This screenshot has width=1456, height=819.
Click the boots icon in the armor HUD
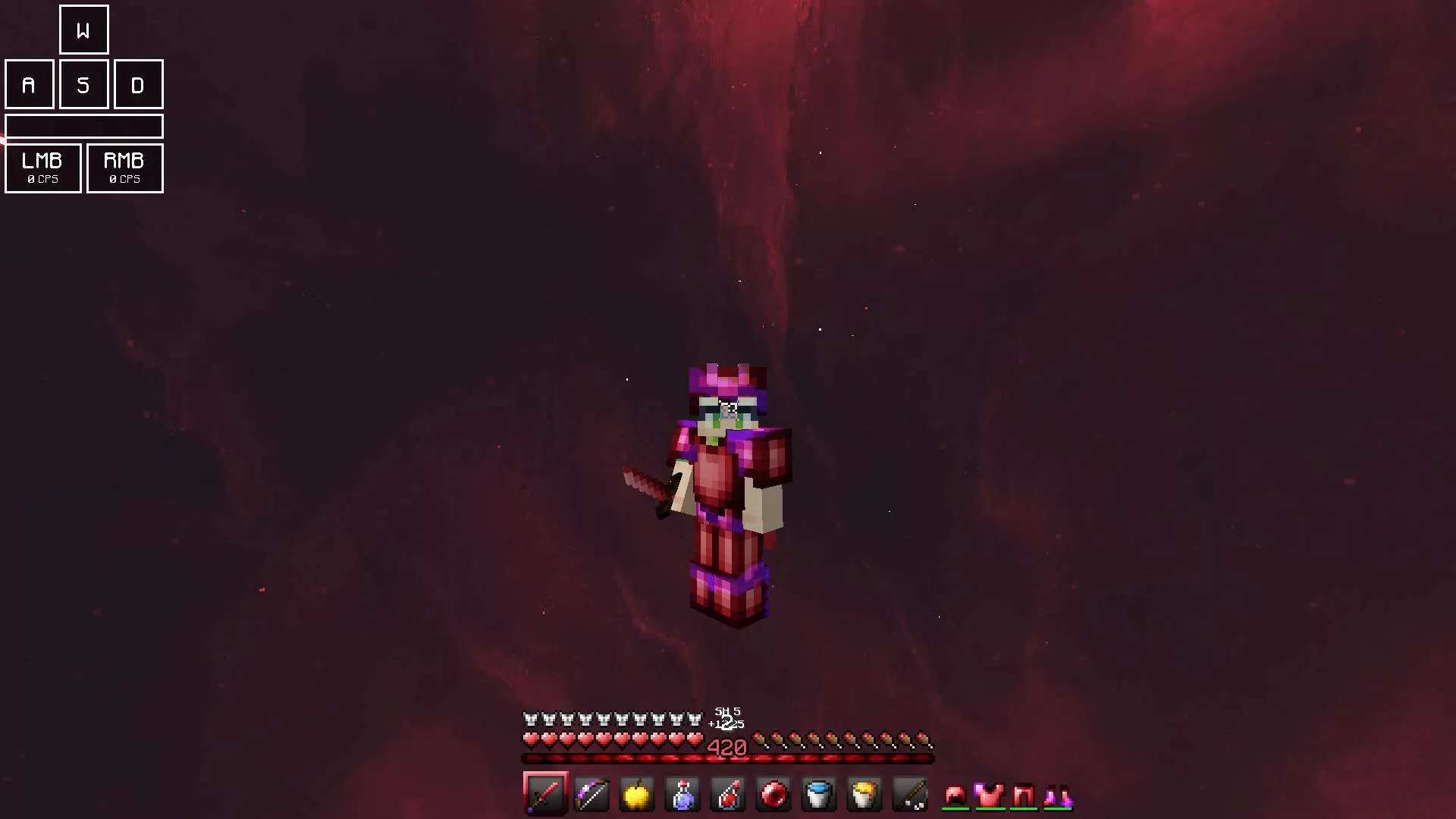(1057, 795)
